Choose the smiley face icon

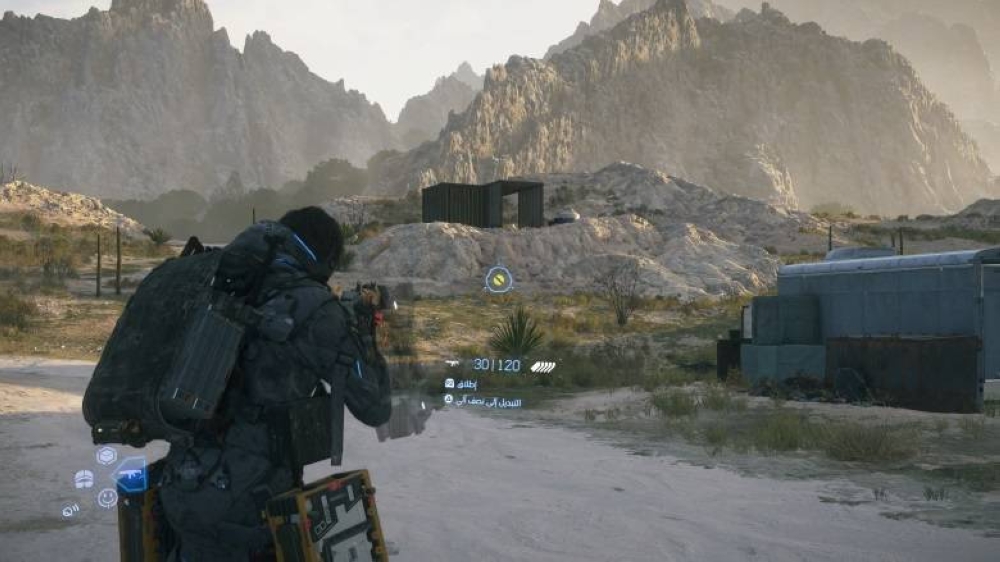coord(107,497)
